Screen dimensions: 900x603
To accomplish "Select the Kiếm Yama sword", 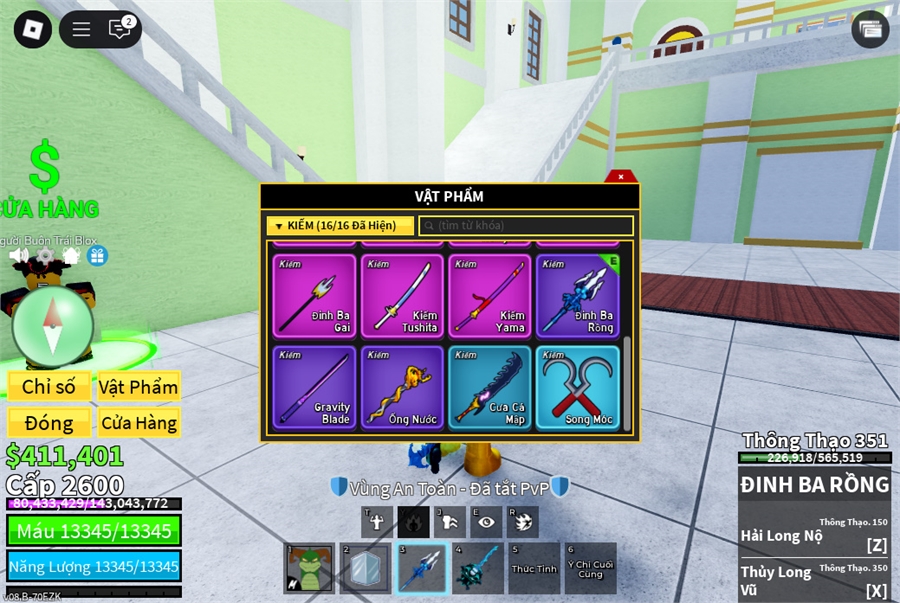I will (x=490, y=296).
